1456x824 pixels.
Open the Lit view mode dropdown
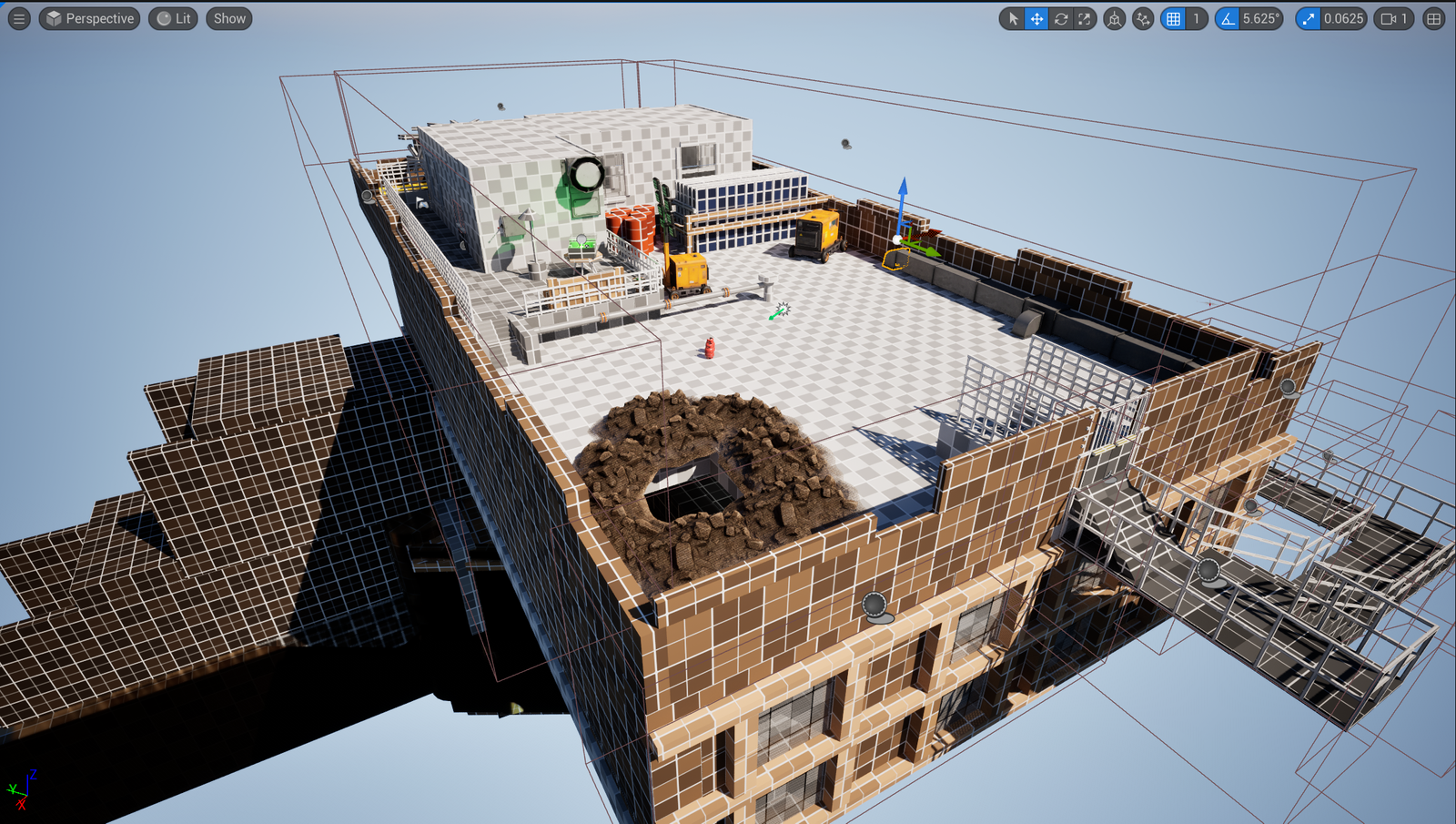click(172, 18)
